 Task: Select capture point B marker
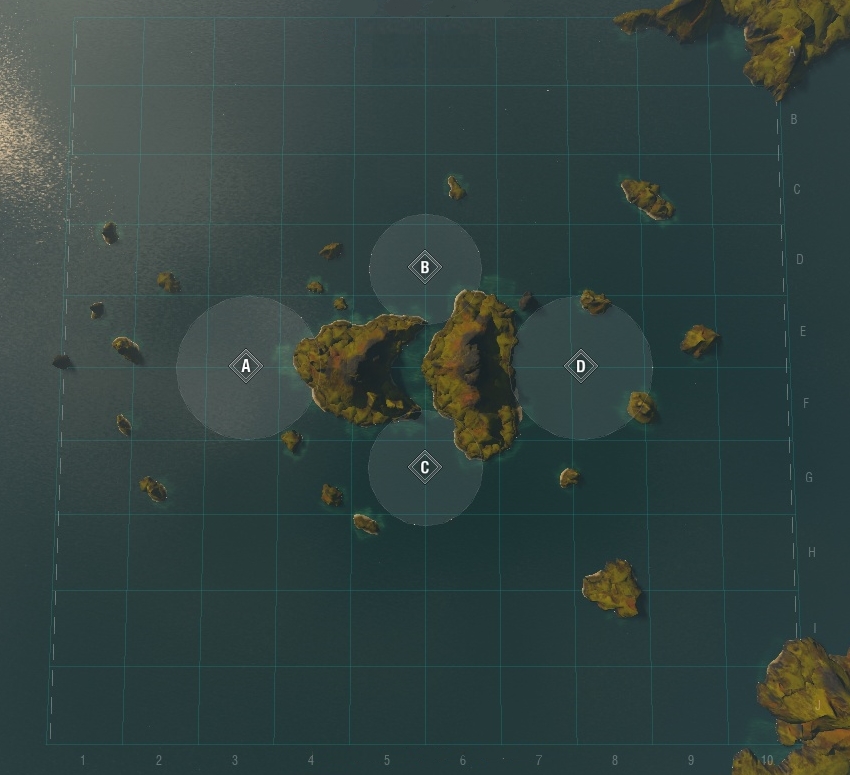(425, 268)
